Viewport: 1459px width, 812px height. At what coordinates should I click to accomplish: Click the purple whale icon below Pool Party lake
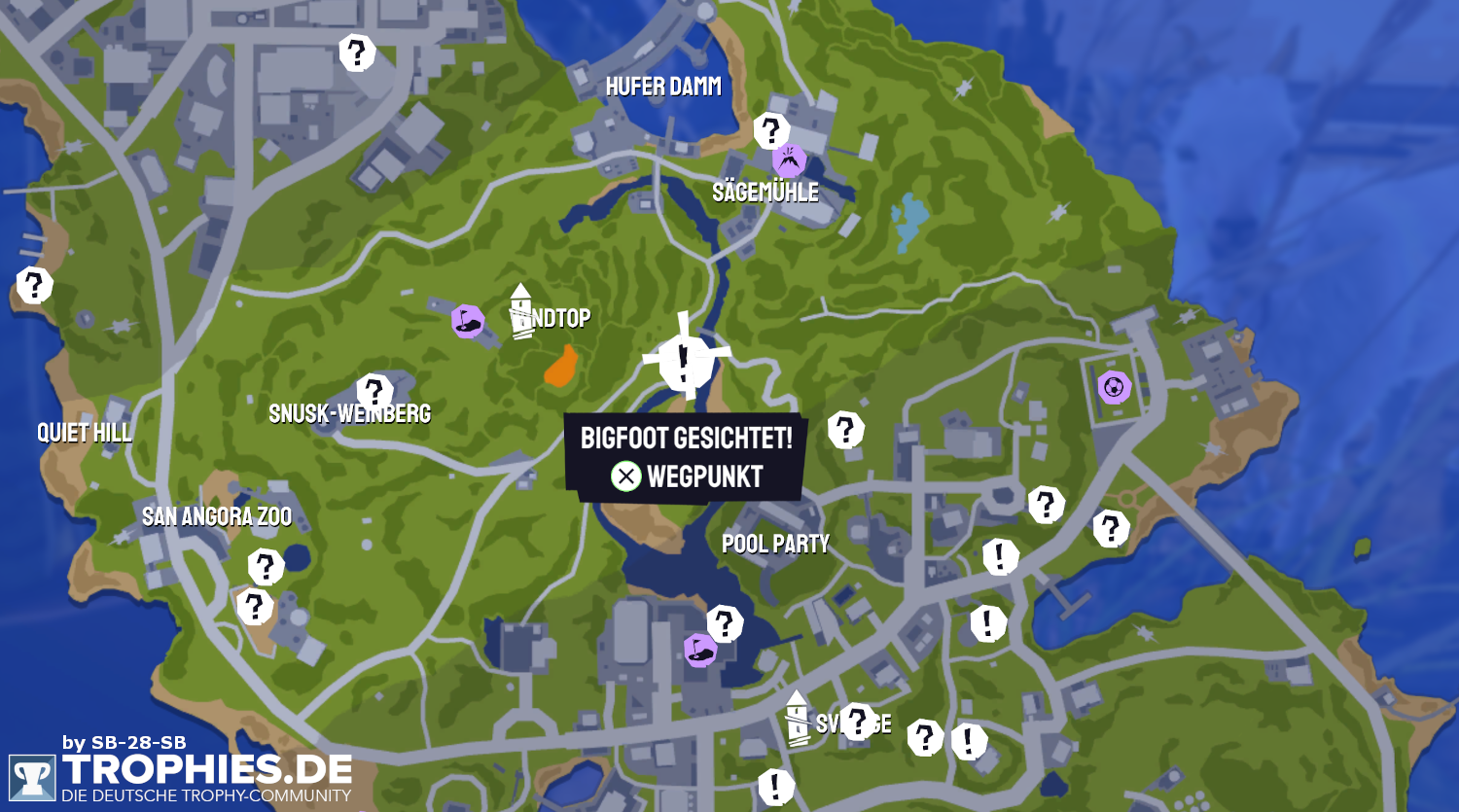coord(702,652)
